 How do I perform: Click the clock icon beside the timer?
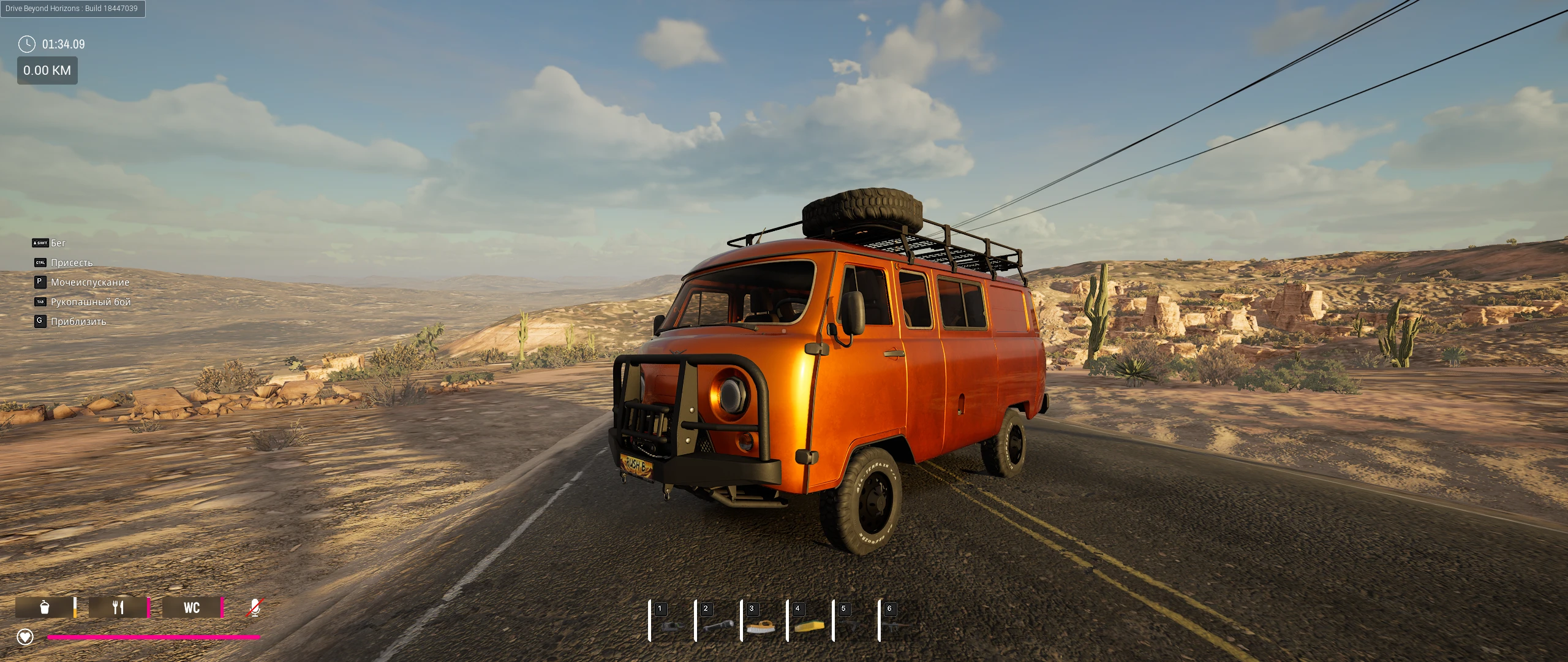(x=26, y=44)
